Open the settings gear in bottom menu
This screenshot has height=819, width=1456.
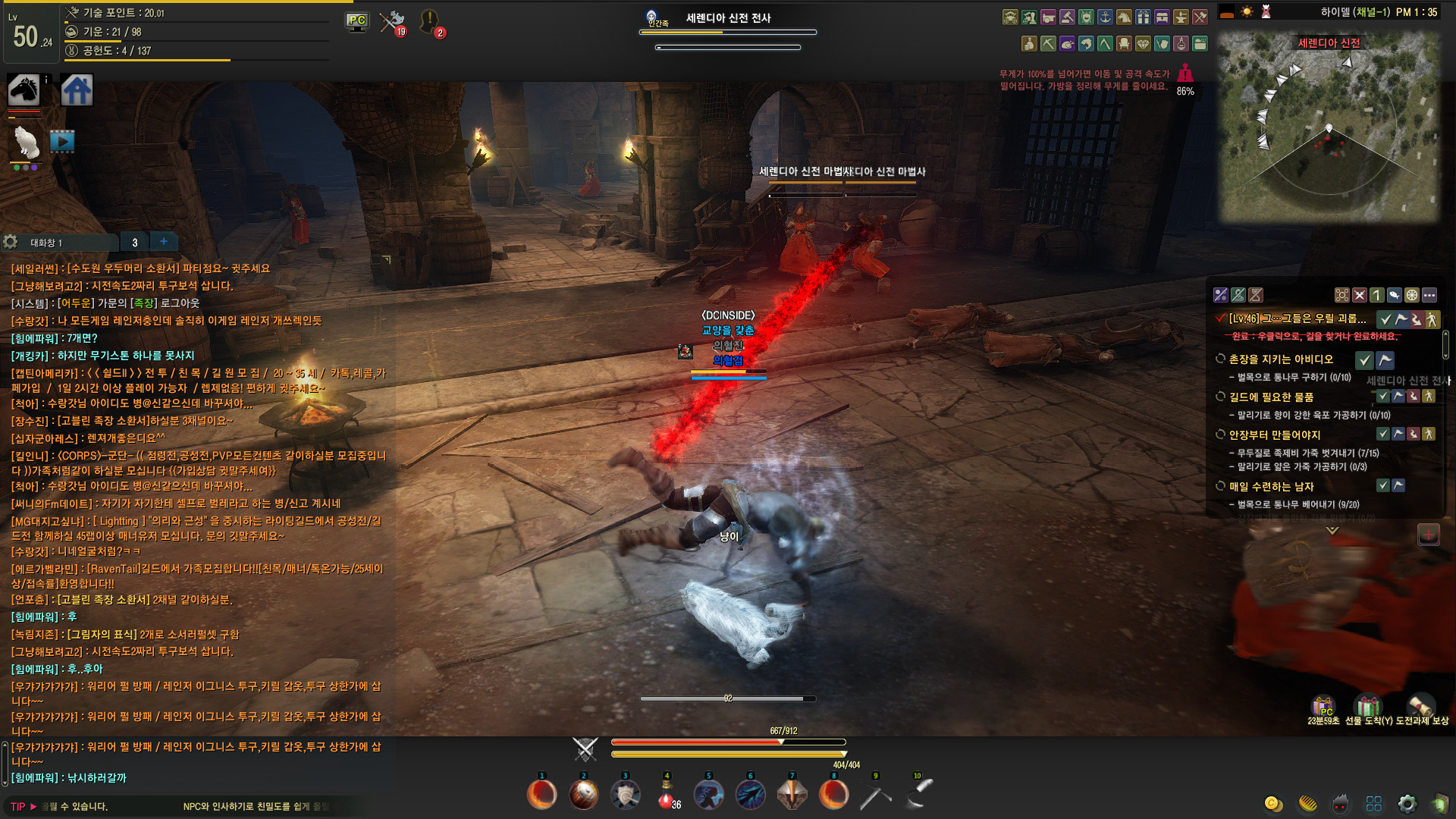click(1407, 804)
